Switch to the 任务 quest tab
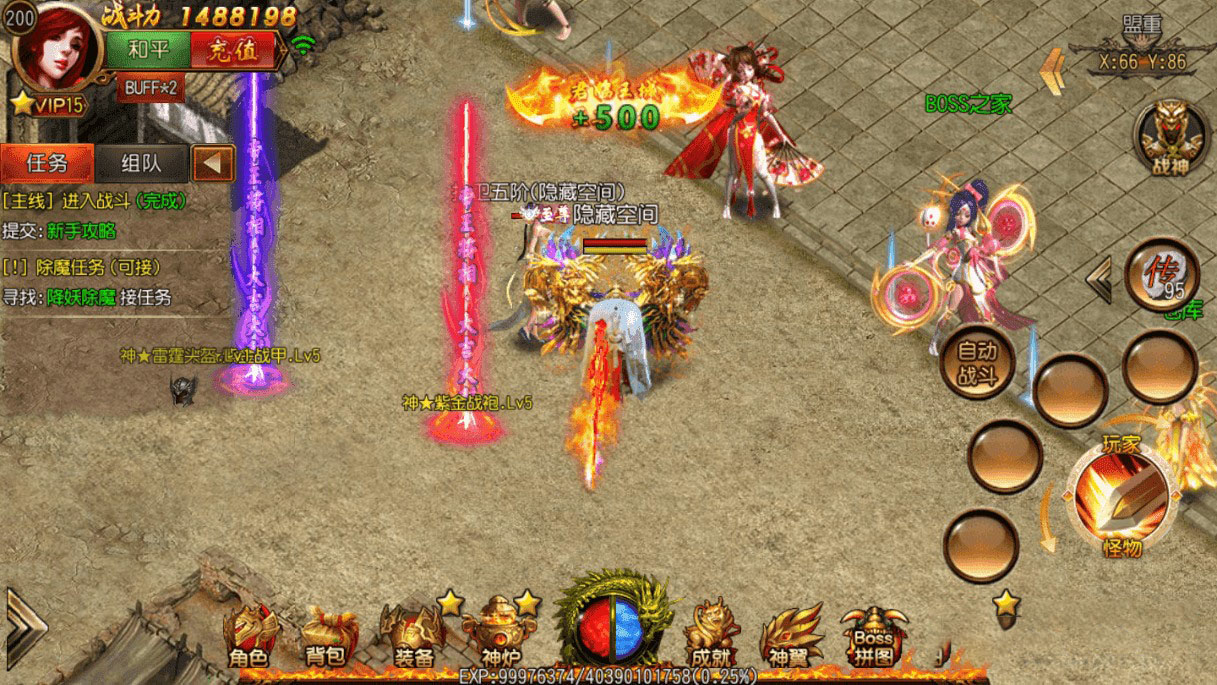 (x=47, y=164)
